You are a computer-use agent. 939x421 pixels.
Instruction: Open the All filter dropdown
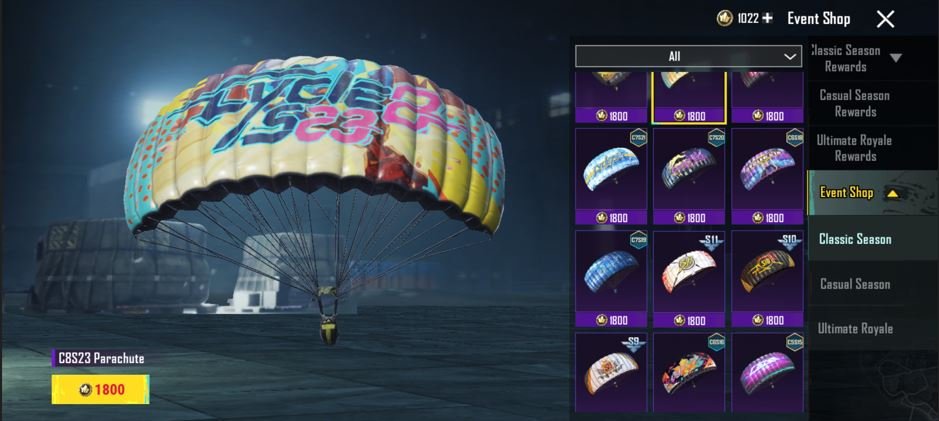[x=688, y=56]
